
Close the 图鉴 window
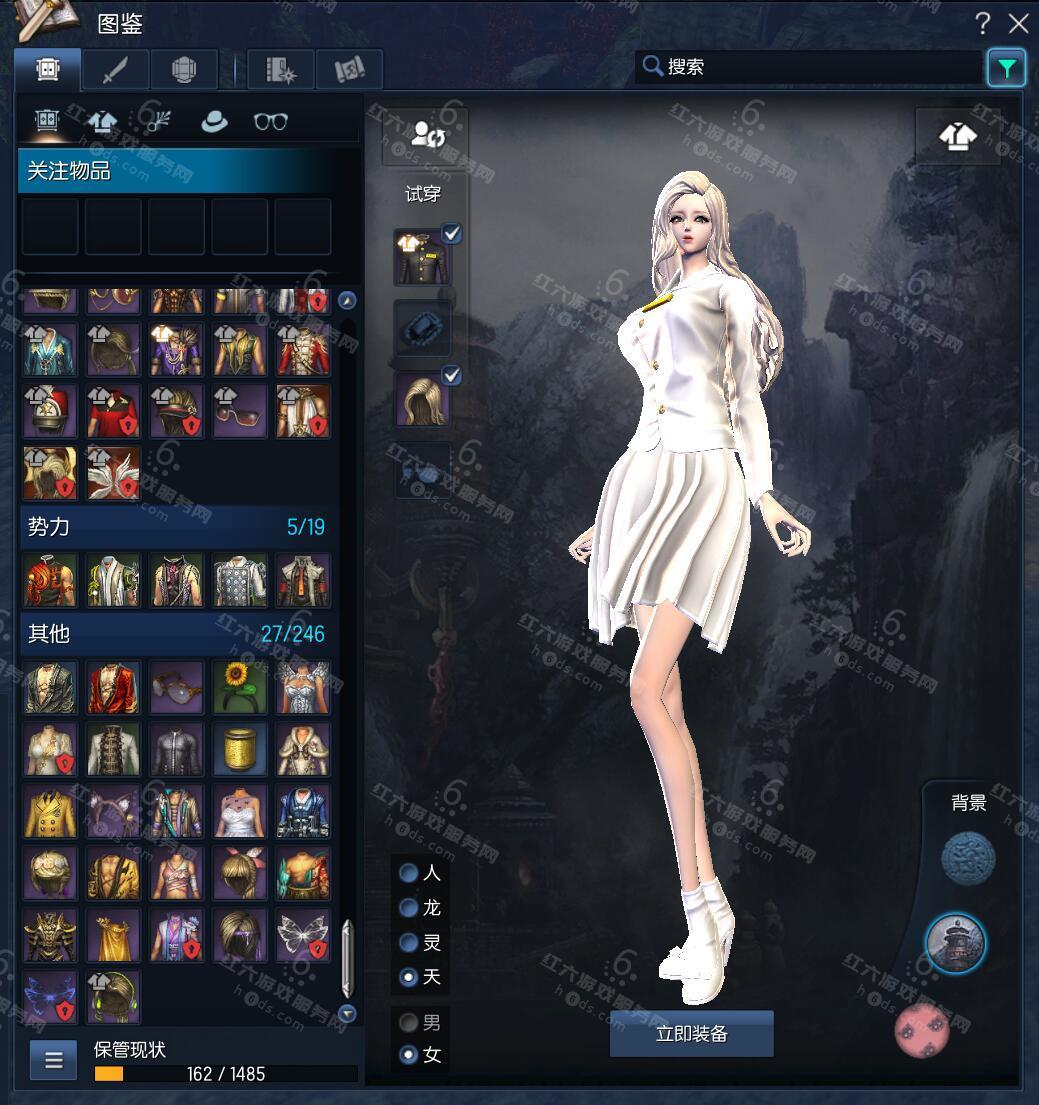(x=1018, y=24)
